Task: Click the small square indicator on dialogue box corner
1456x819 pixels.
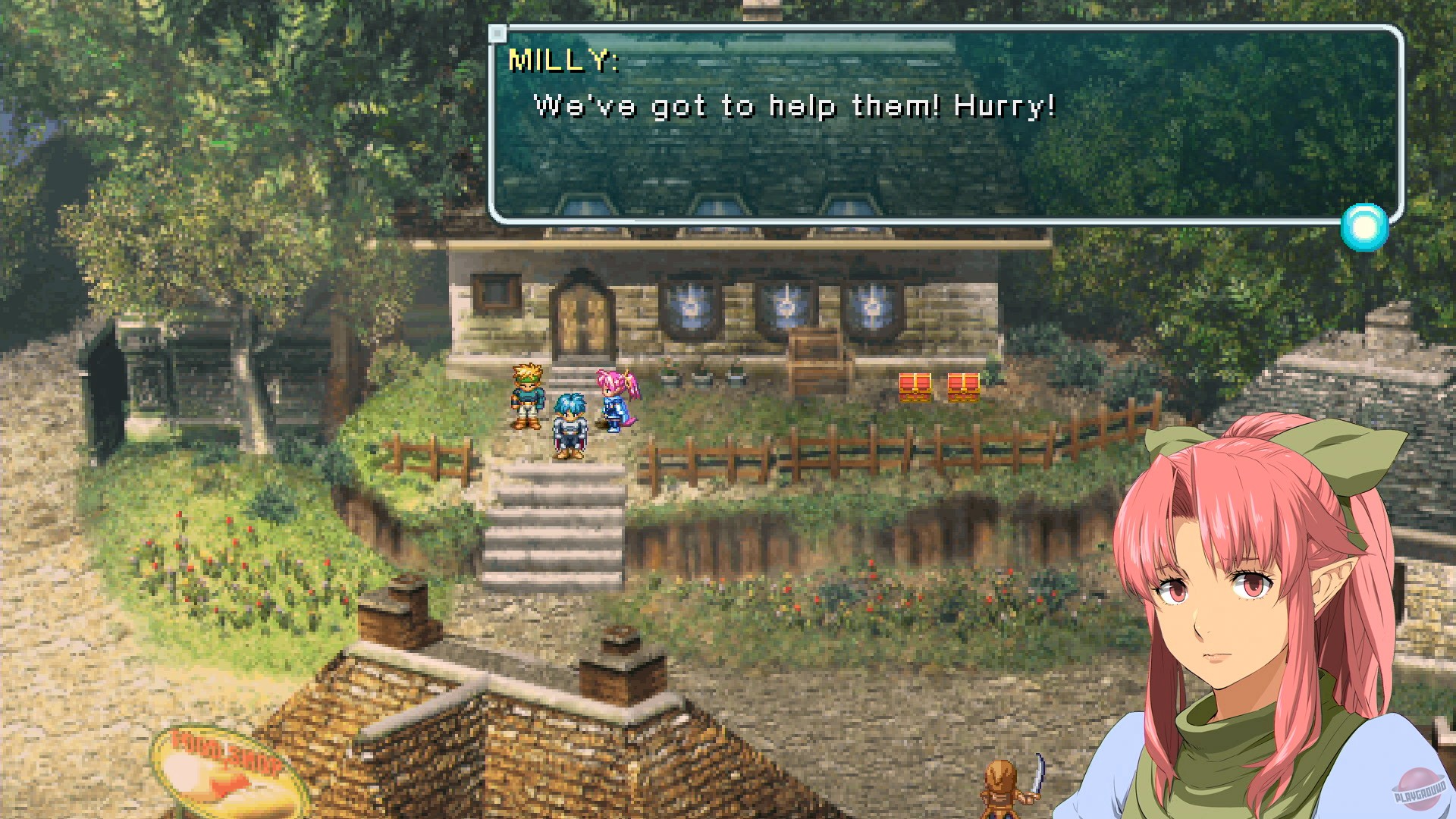Action: tap(500, 32)
